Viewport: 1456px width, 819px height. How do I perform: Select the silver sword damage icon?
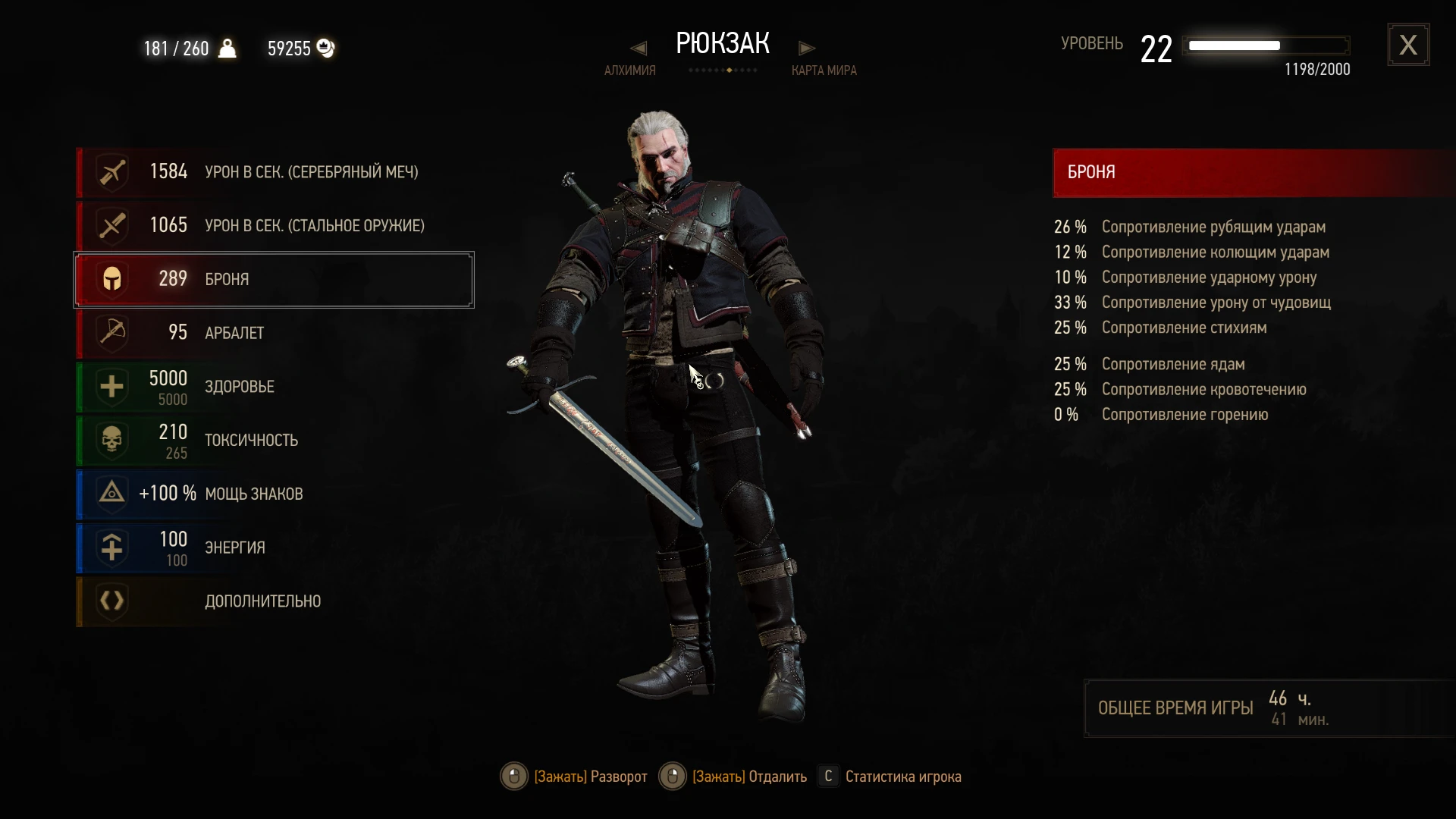(111, 171)
